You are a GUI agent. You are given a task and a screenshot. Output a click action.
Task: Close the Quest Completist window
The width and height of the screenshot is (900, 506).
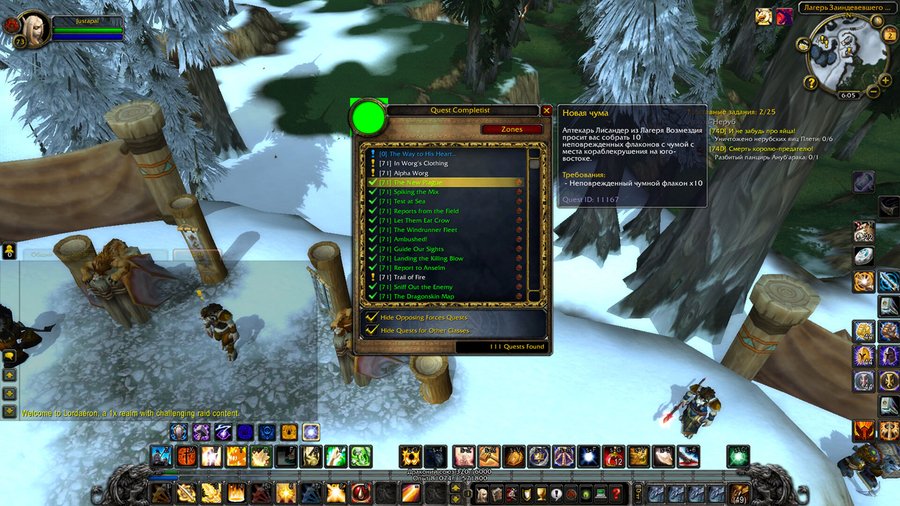pos(546,111)
